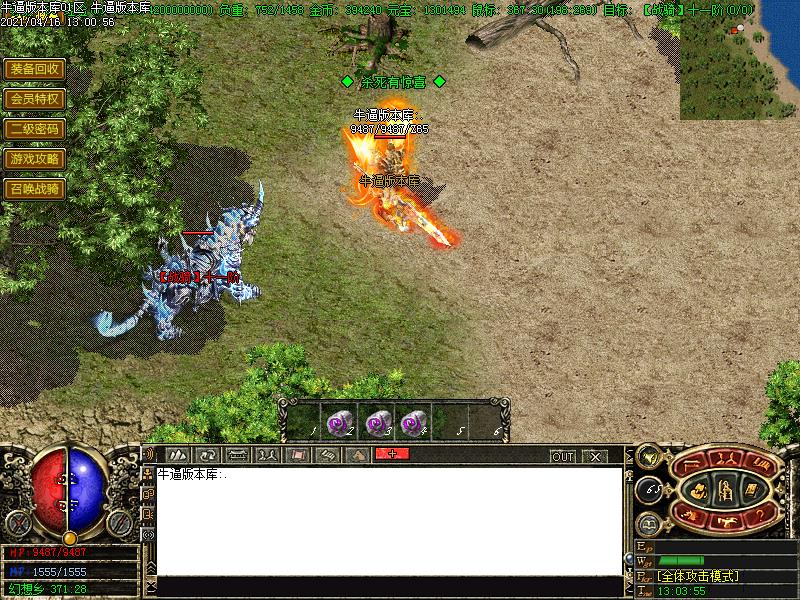Open the minimap in the top-right corner
Image resolution: width=800 pixels, height=600 pixels.
(739, 60)
